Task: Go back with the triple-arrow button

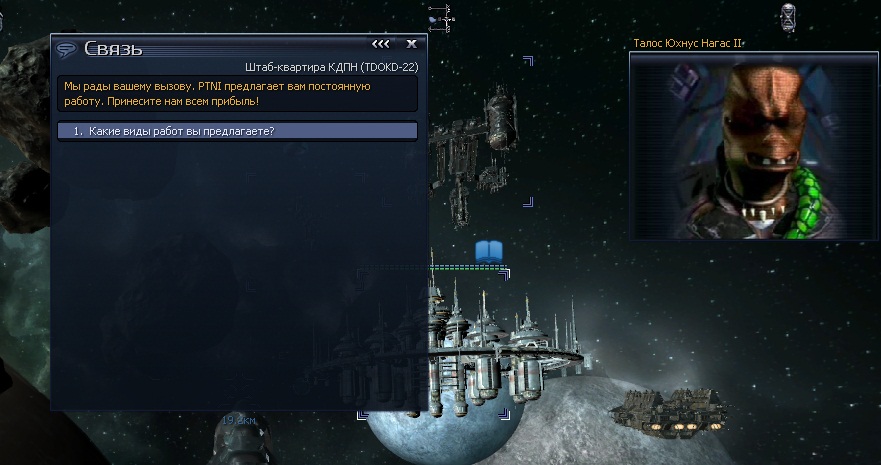Action: [381, 44]
